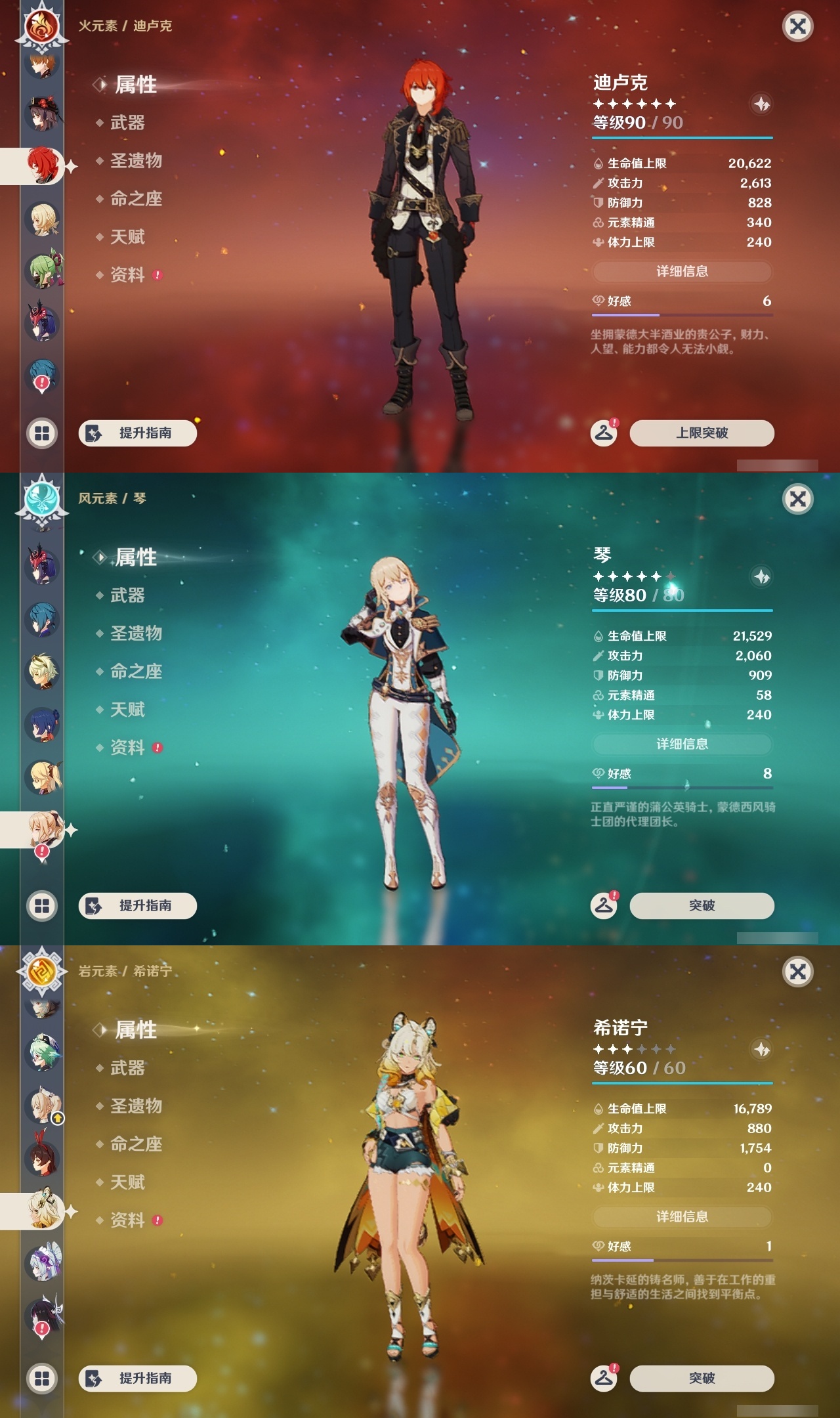Click the outfit sparkle icon beside Diluc's star rating
The image size is (840, 1418).
pyautogui.click(x=761, y=102)
